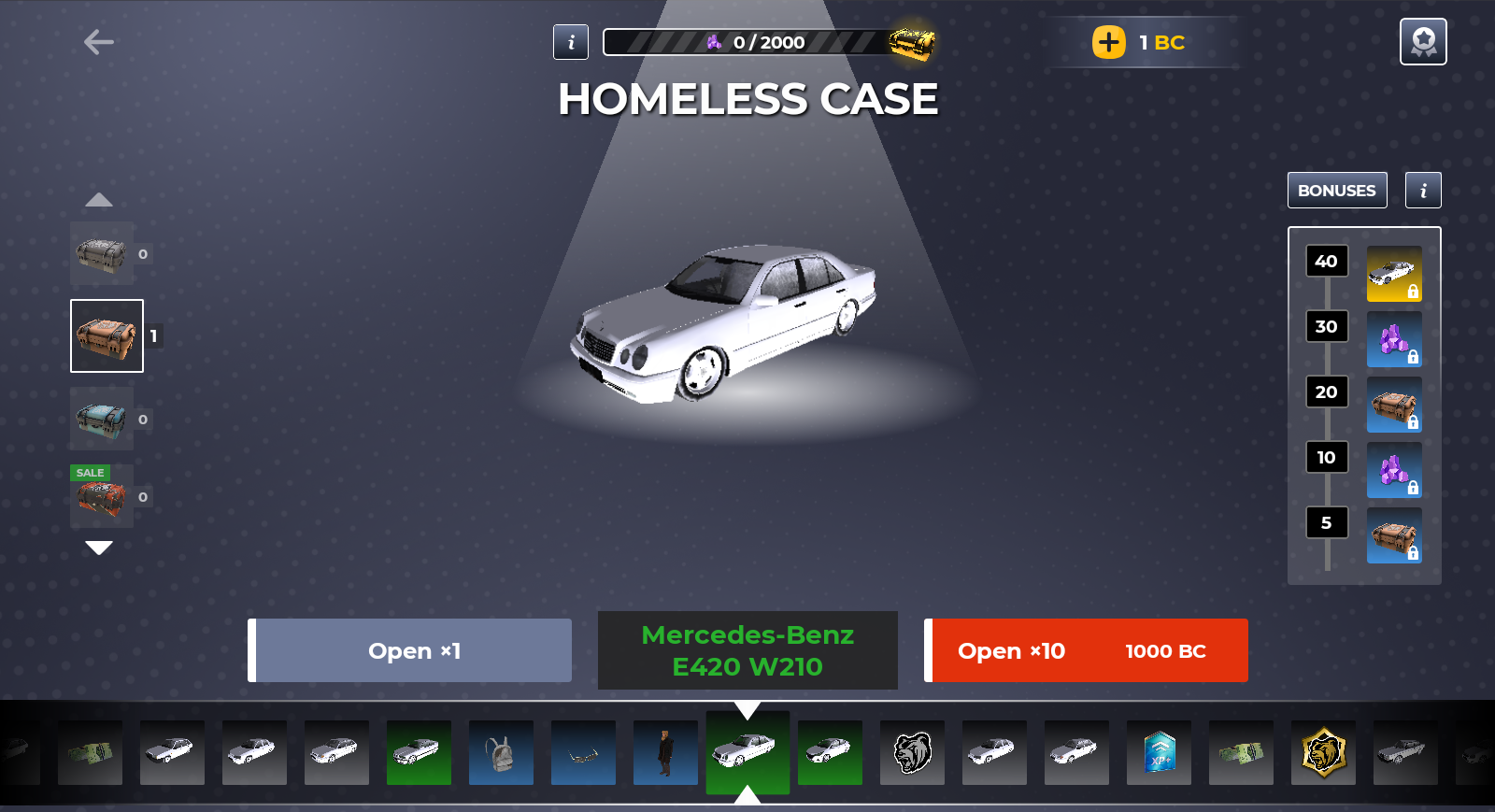Select the character skin reward tile
The height and width of the screenshot is (812, 1495).
click(x=665, y=752)
